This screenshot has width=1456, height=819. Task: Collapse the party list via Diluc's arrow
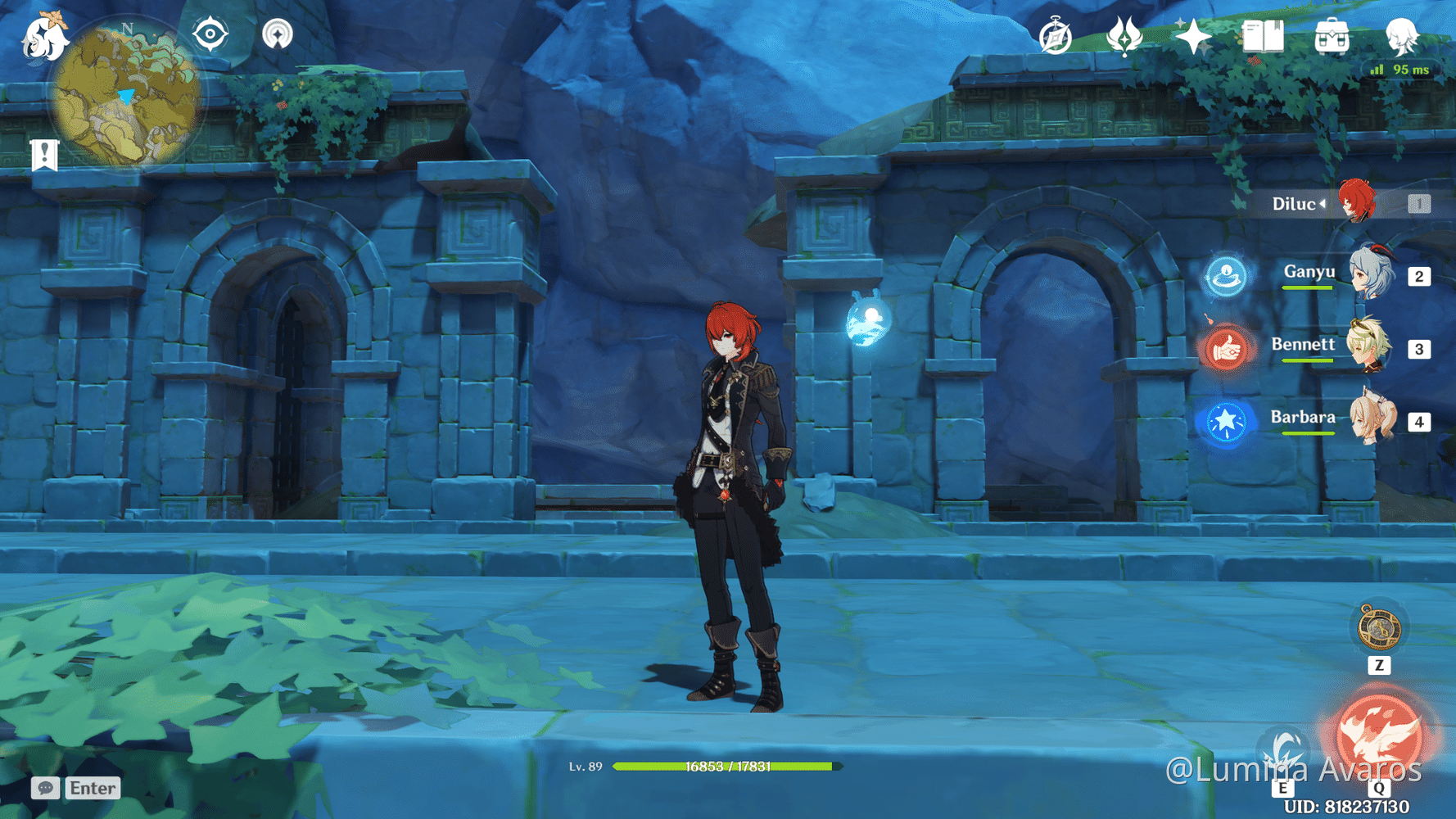point(1323,205)
